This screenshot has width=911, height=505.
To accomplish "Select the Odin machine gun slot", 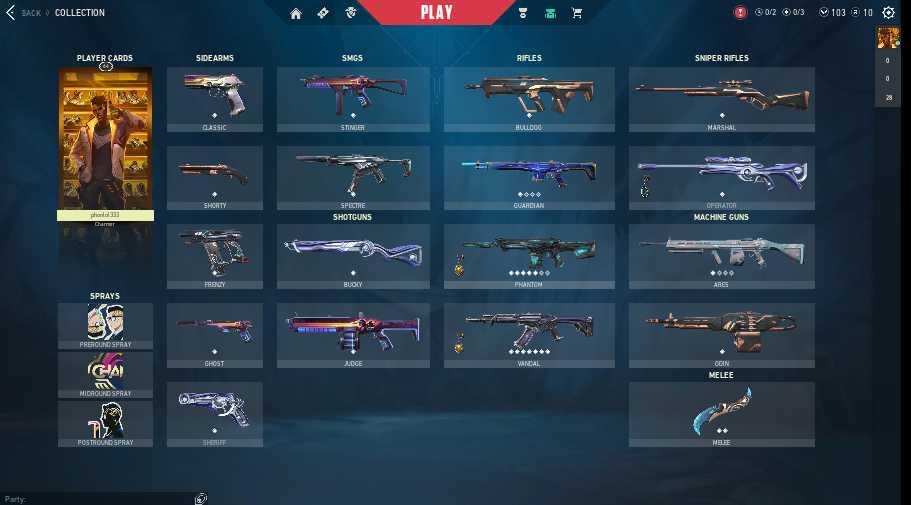I will click(x=721, y=336).
